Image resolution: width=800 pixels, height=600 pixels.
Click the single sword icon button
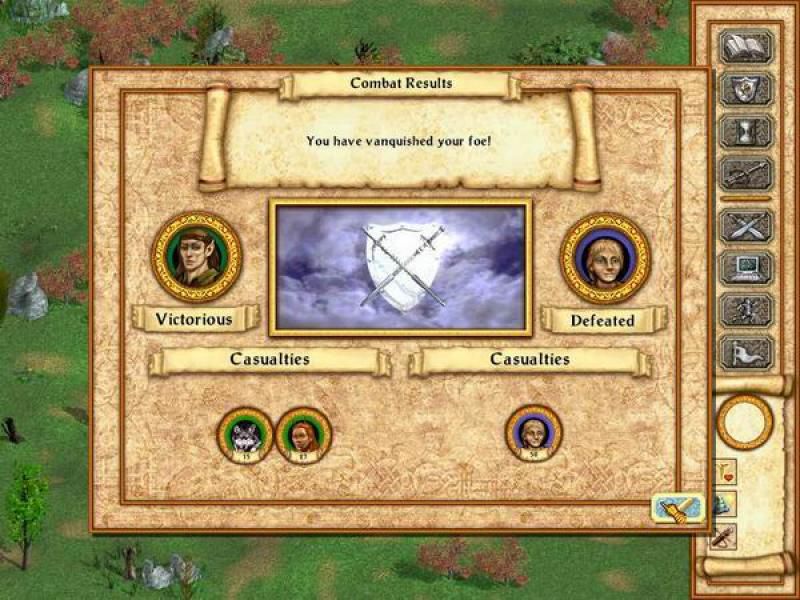(746, 173)
